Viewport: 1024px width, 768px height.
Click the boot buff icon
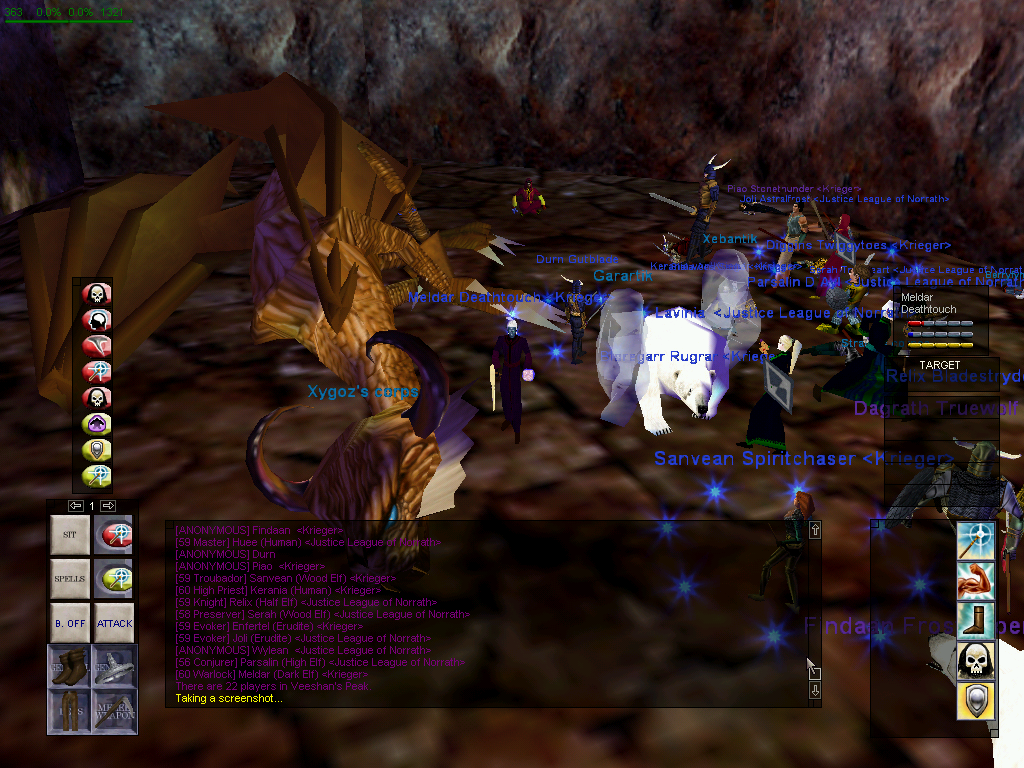coord(976,620)
